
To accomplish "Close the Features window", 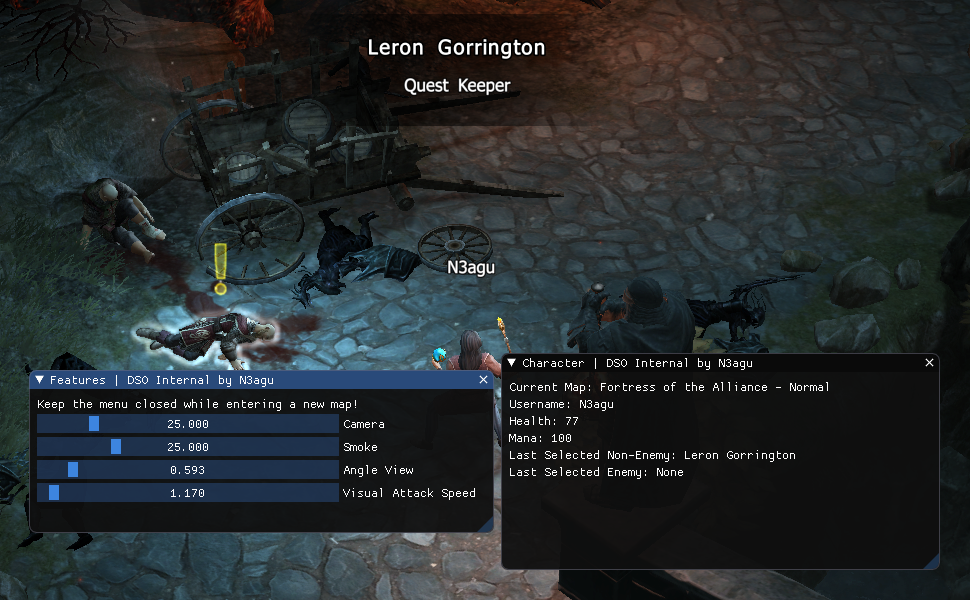I will click(x=484, y=380).
